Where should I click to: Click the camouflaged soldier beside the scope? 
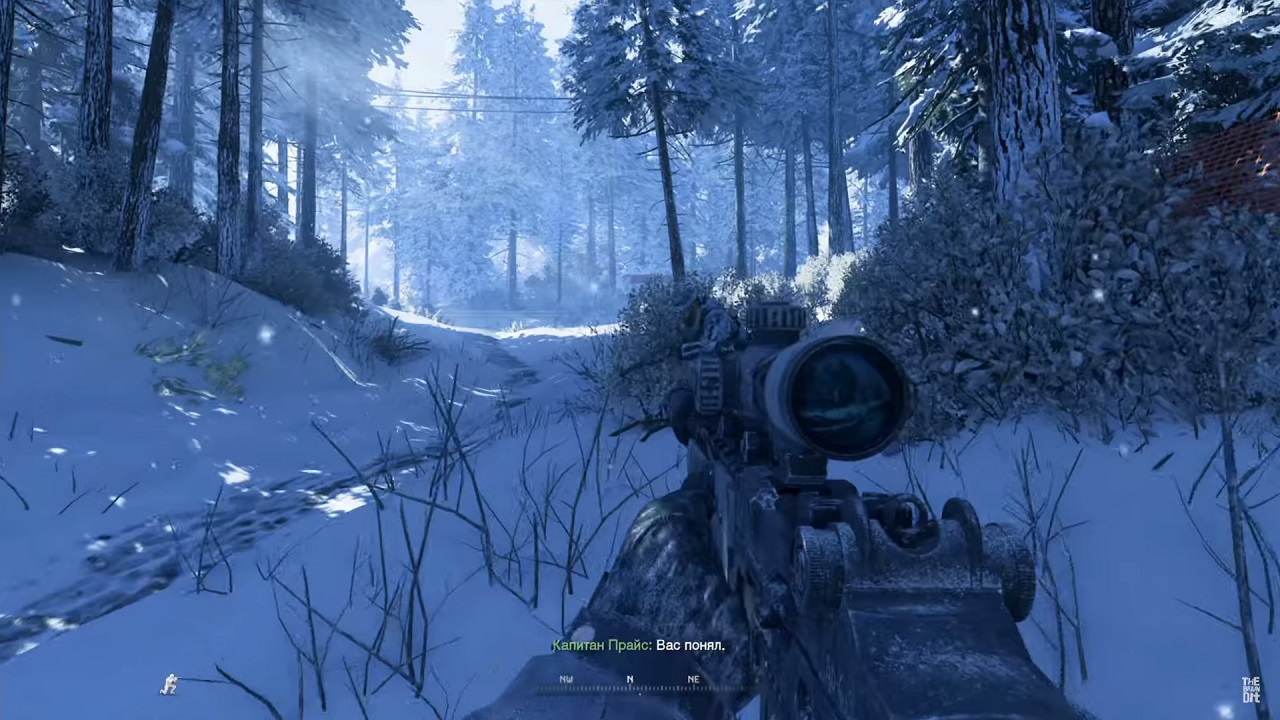point(690,320)
